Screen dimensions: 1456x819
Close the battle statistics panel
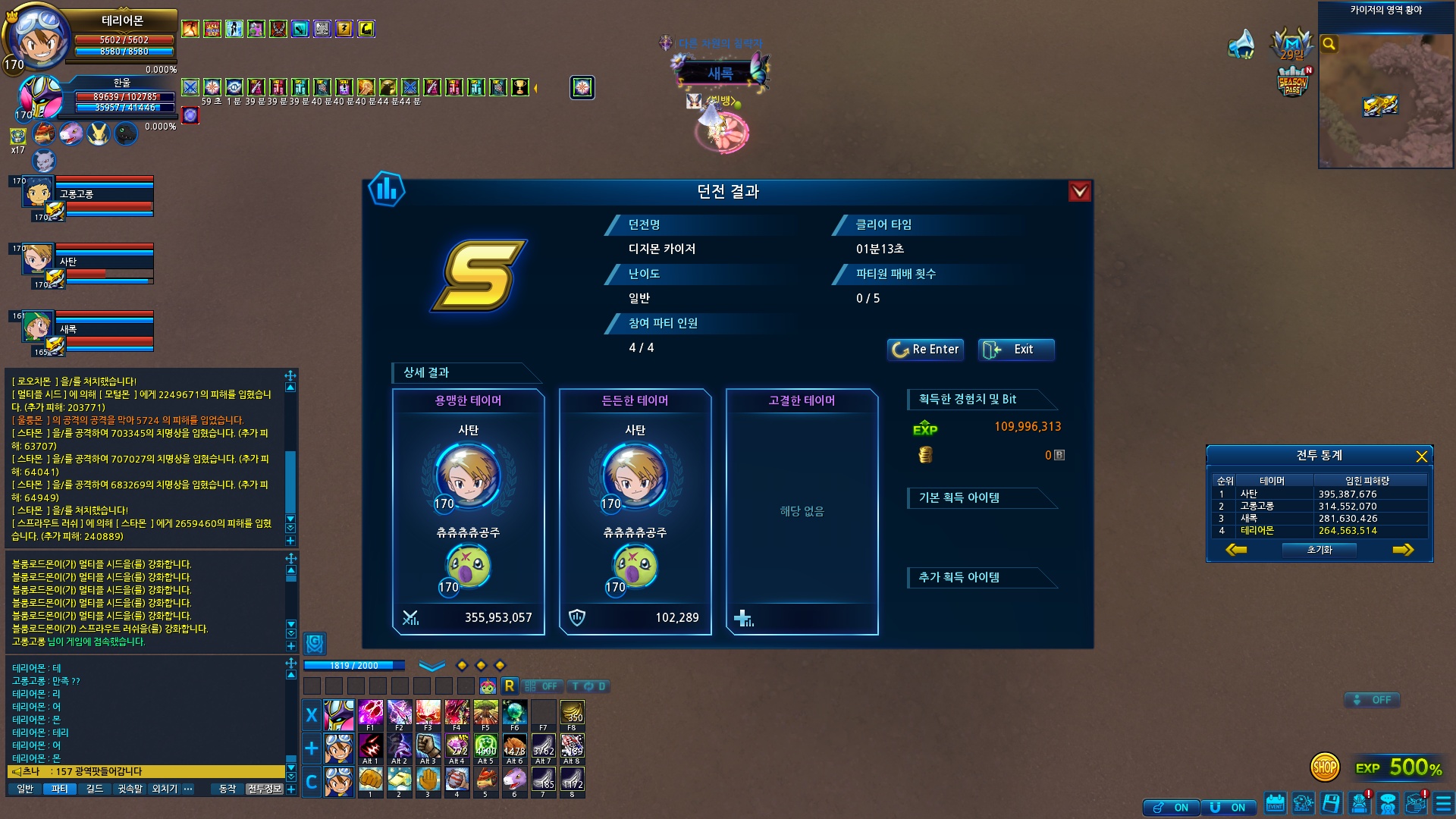click(x=1421, y=457)
